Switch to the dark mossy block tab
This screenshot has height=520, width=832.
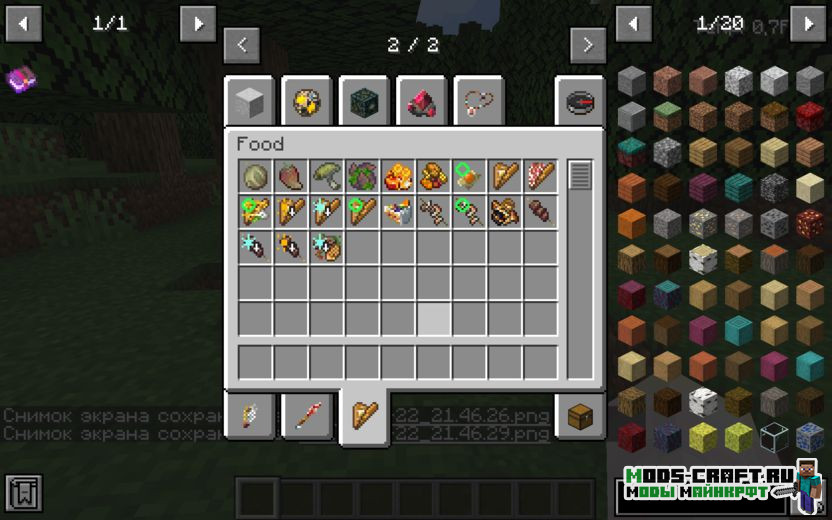[364, 101]
